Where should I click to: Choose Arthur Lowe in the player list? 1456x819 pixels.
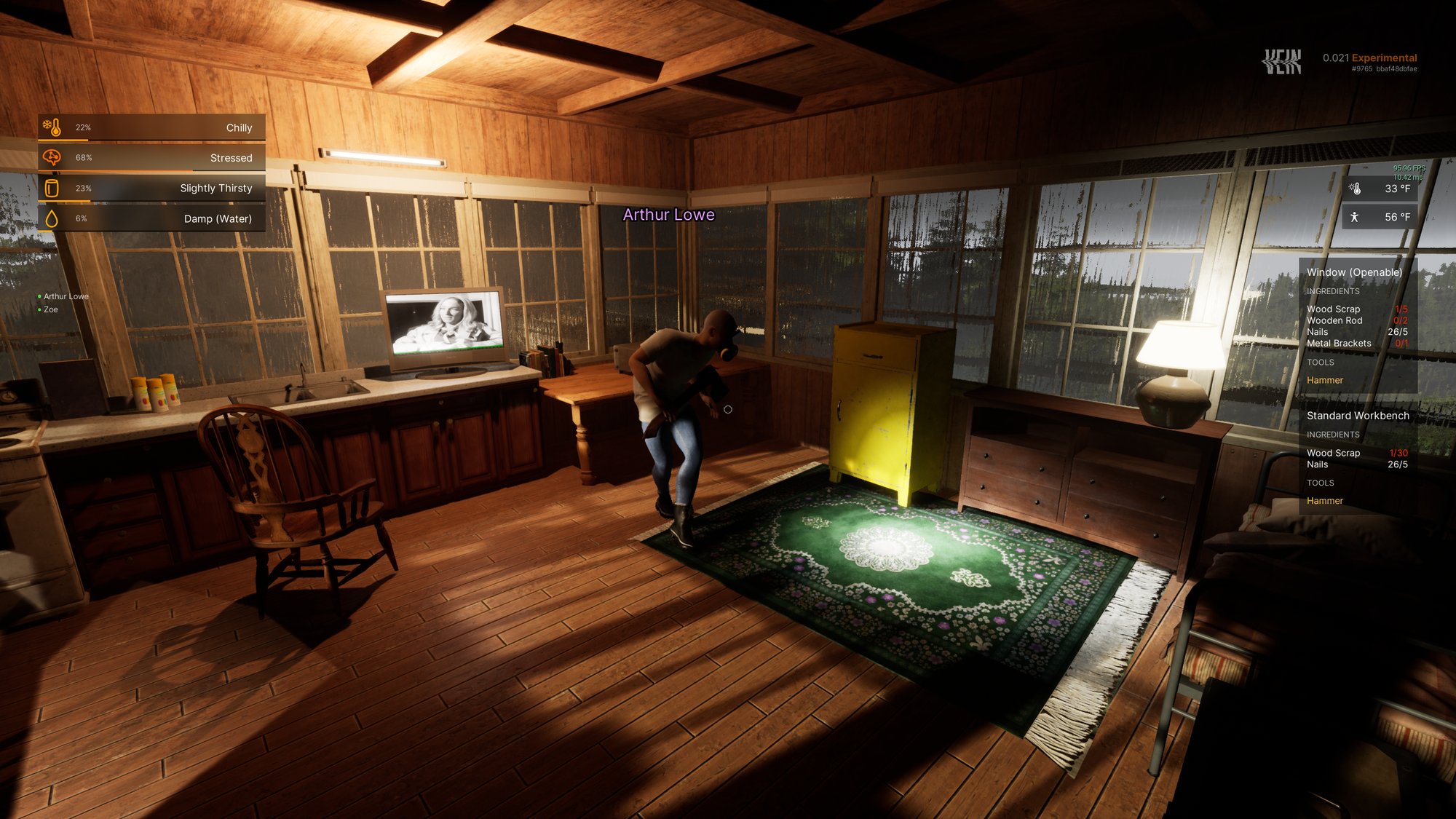tap(66, 296)
